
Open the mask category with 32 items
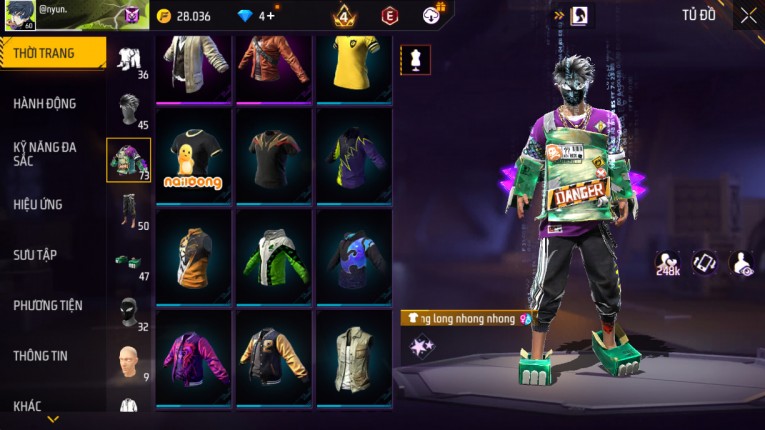tap(129, 311)
